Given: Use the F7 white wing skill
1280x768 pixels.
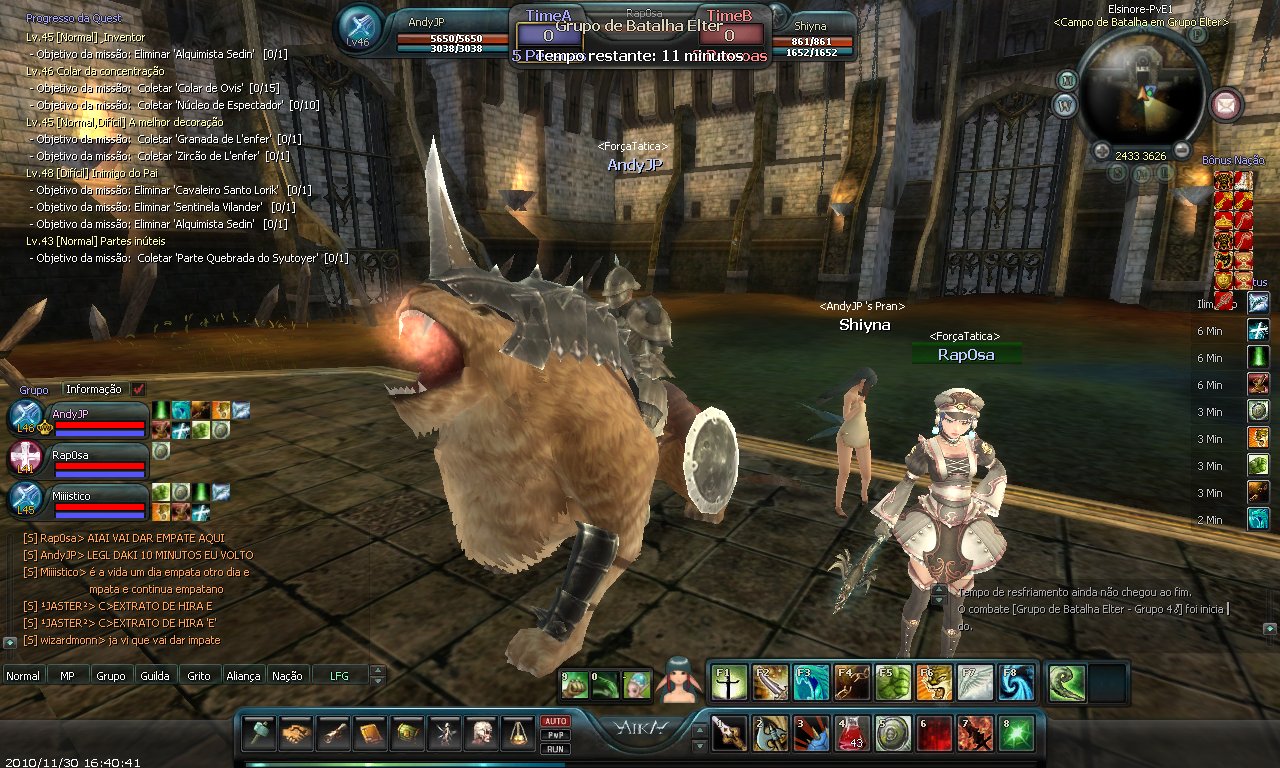Looking at the screenshot, I should [975, 682].
